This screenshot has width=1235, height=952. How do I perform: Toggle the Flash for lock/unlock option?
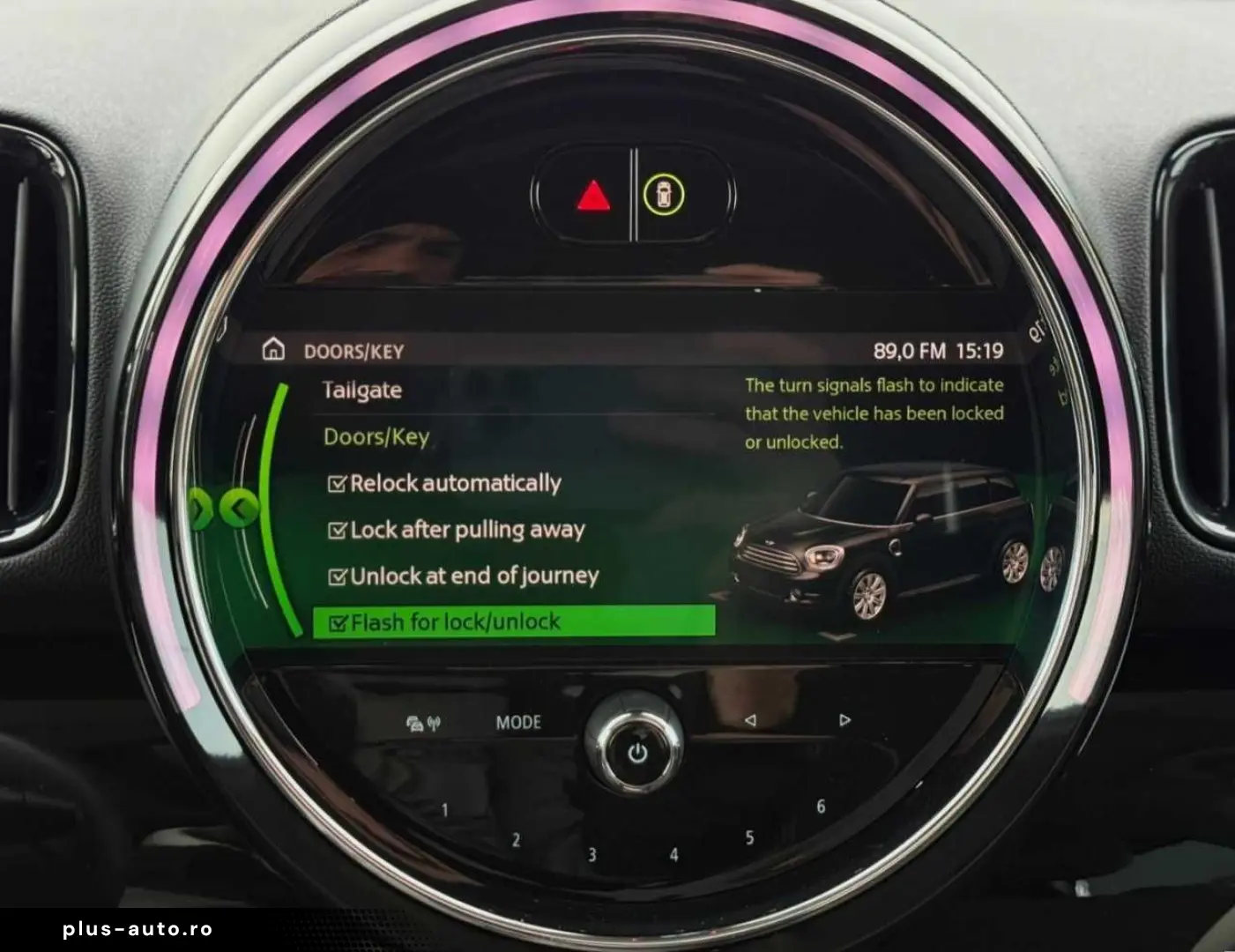(337, 623)
